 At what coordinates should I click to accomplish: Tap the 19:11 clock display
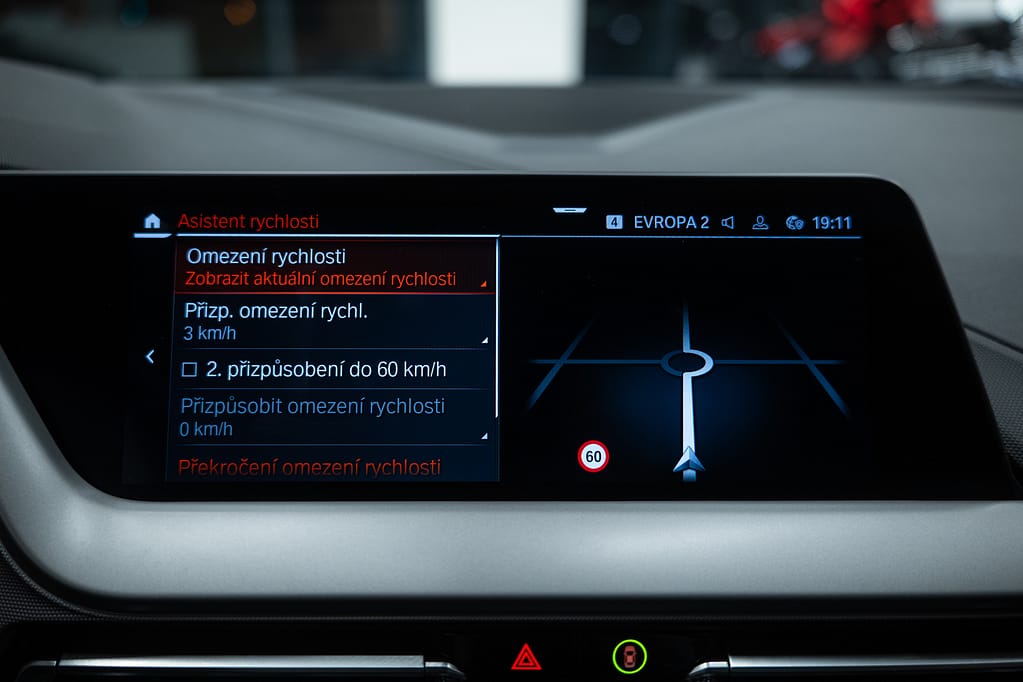[831, 222]
